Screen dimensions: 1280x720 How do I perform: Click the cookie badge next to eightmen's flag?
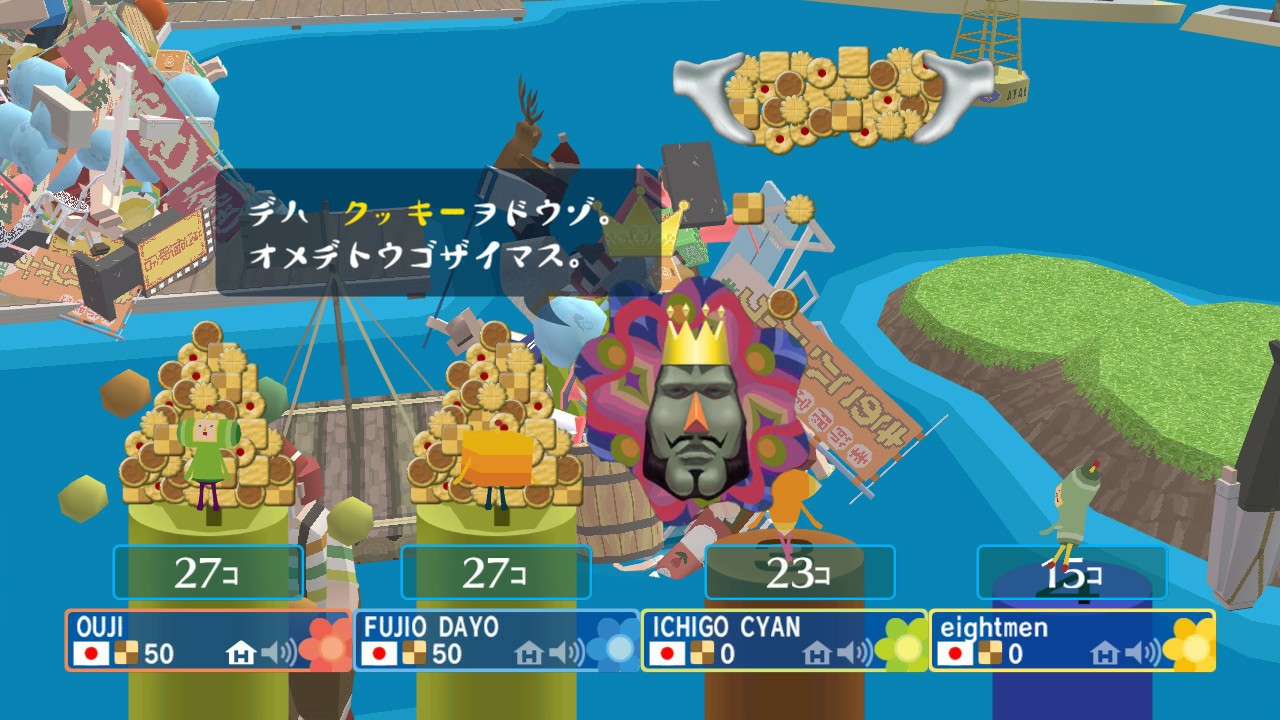(988, 652)
